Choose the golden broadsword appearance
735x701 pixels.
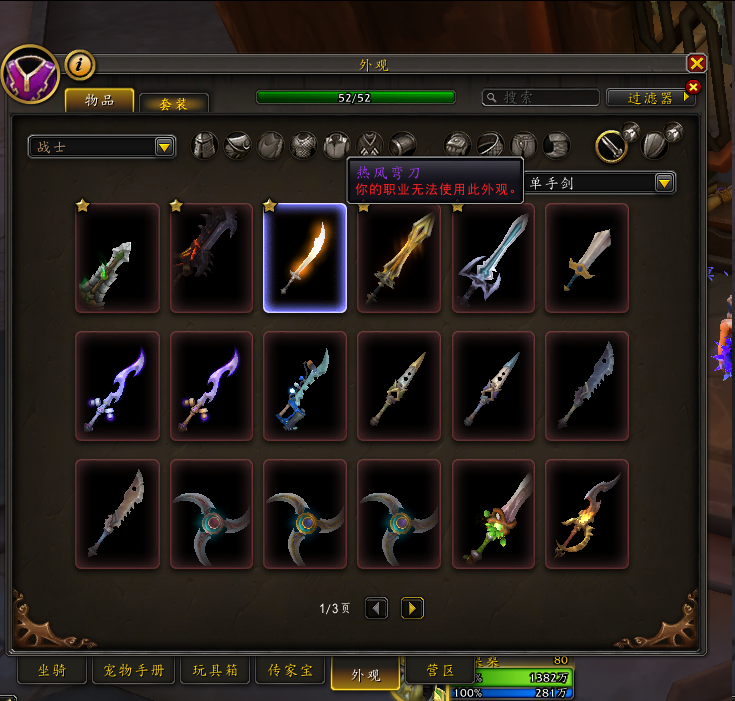[x=399, y=258]
